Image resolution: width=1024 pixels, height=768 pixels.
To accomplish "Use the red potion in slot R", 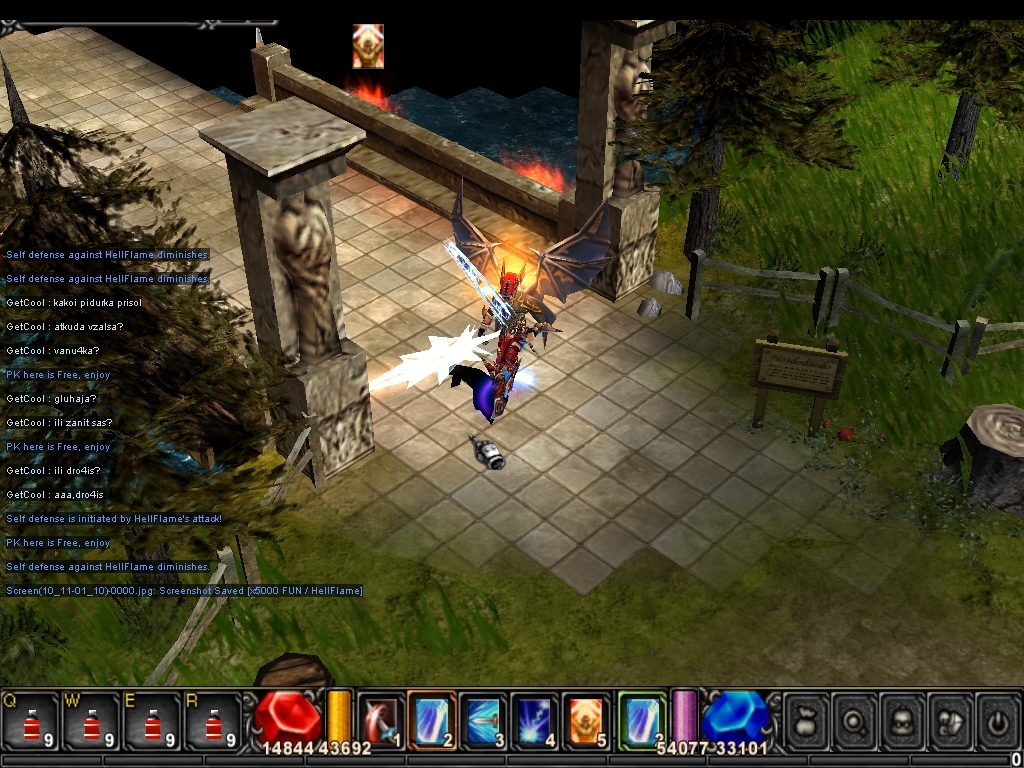I will click(213, 720).
